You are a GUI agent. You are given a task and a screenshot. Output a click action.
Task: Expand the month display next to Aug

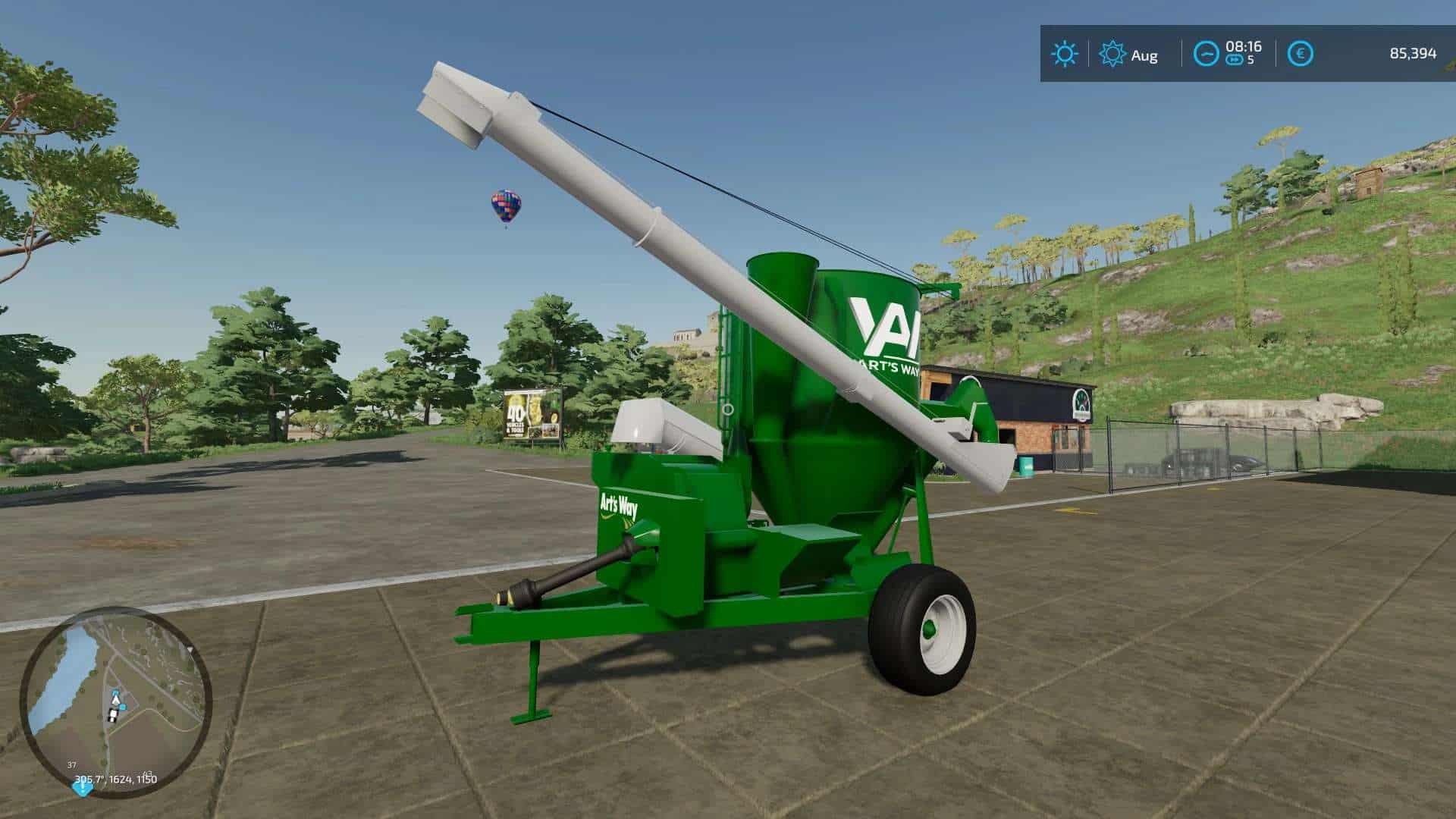1144,55
